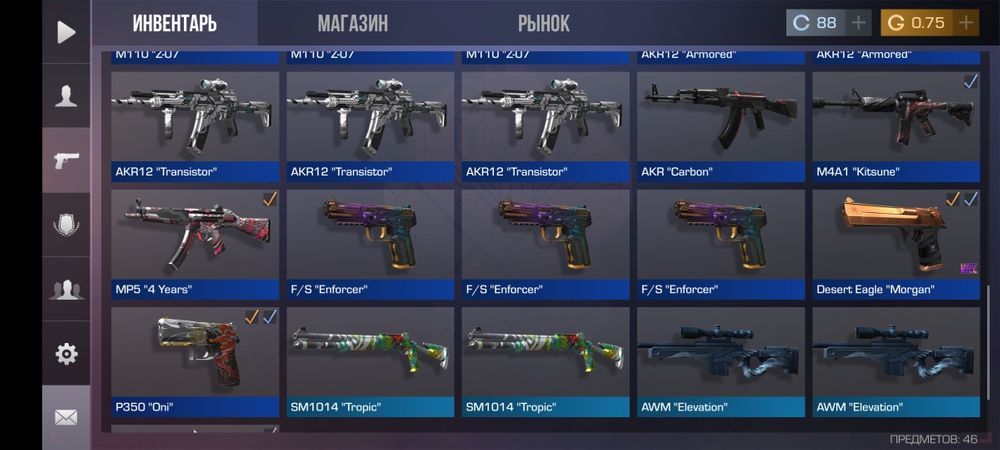The width and height of the screenshot is (1000, 450).
Task: Open the Рынок tab
Action: point(543,23)
